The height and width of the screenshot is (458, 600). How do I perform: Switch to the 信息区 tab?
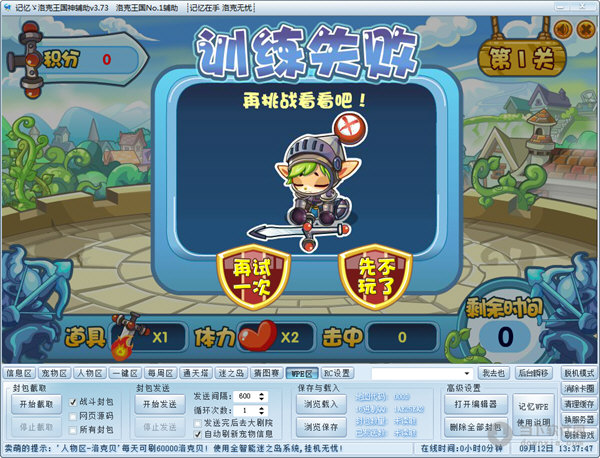20,372
